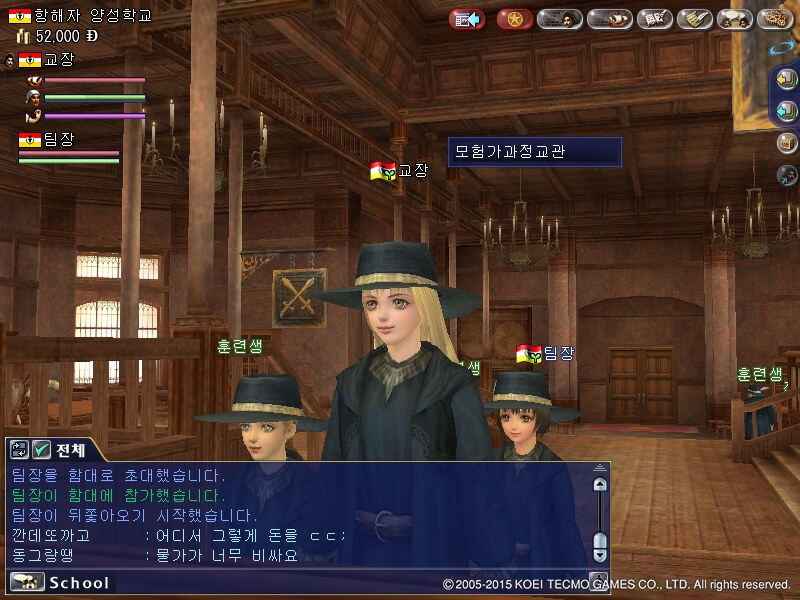The width and height of the screenshot is (800, 600).
Task: Open the red gold-star menu button
Action: coord(514,19)
